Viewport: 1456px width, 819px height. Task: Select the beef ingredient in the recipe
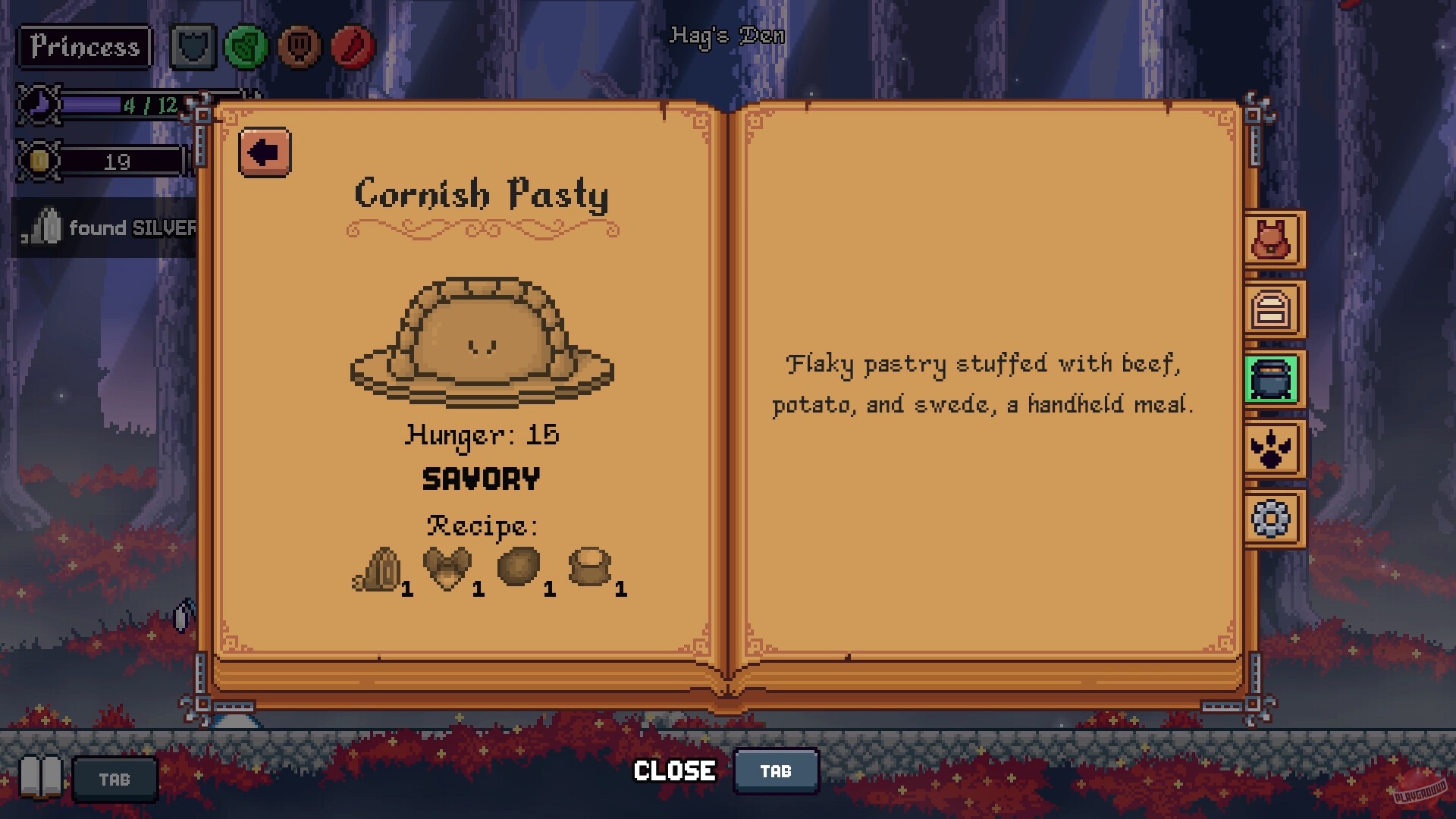pyautogui.click(x=447, y=567)
